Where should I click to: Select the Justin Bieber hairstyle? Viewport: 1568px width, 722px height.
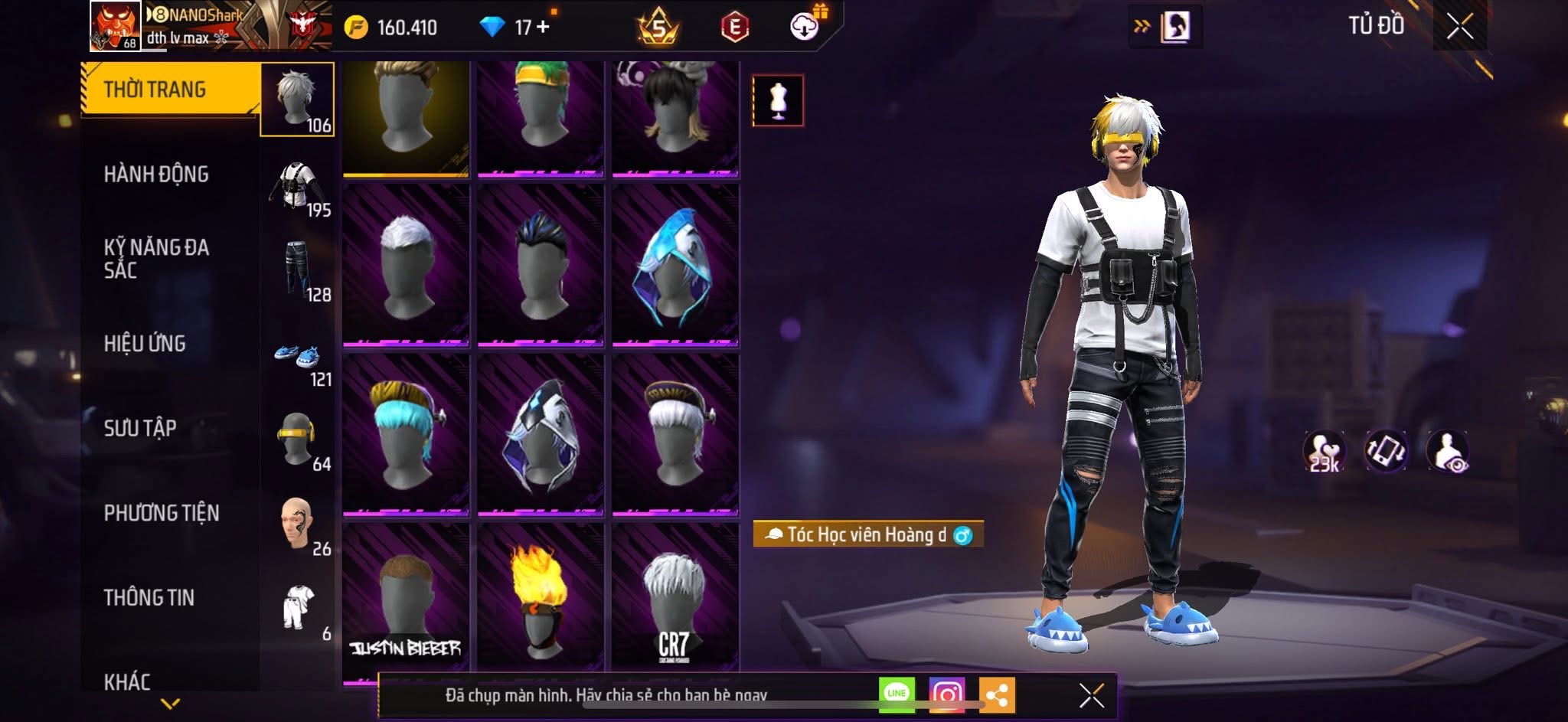click(x=405, y=597)
